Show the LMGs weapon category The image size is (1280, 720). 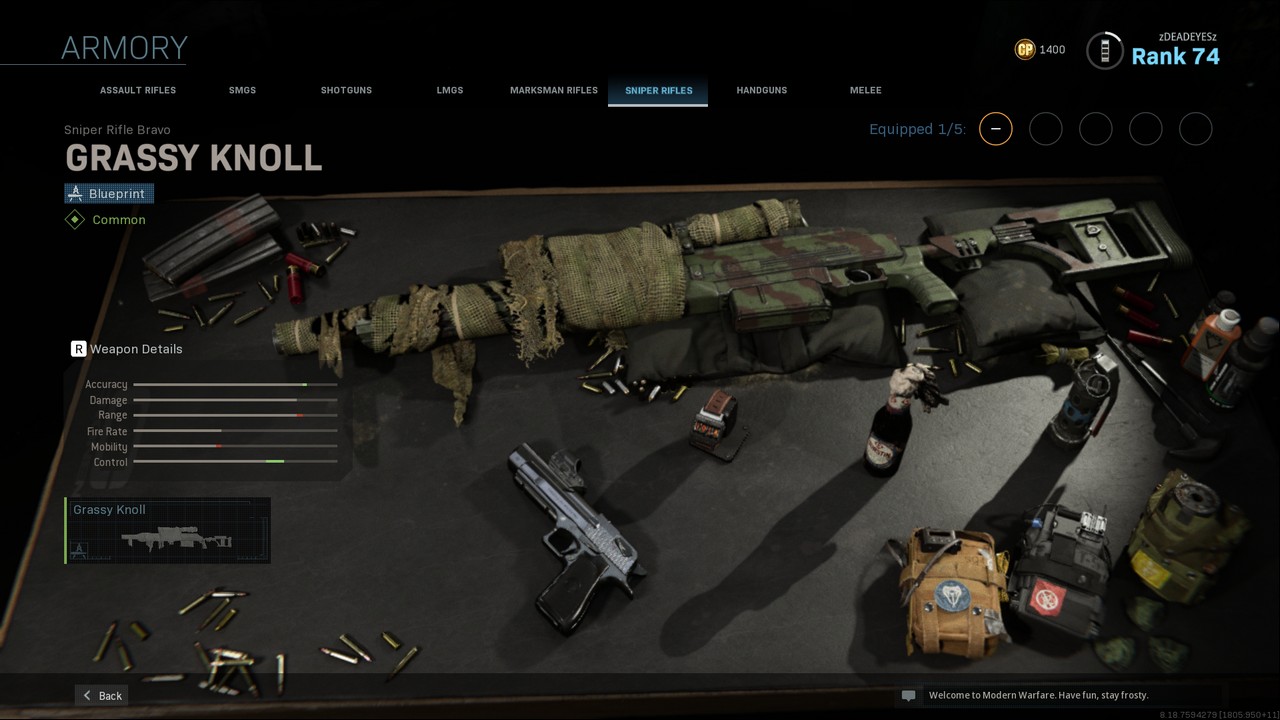tap(450, 90)
